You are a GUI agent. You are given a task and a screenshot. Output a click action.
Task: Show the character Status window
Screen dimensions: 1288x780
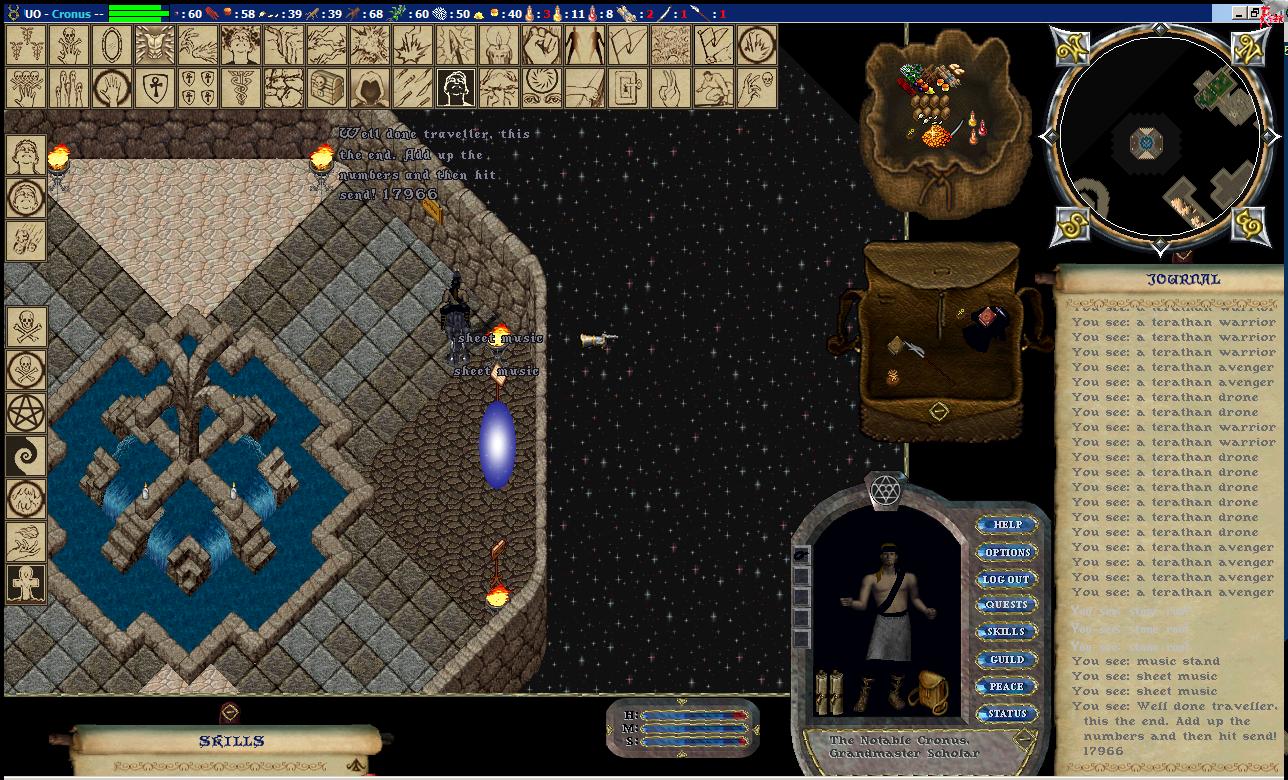[x=1006, y=714]
